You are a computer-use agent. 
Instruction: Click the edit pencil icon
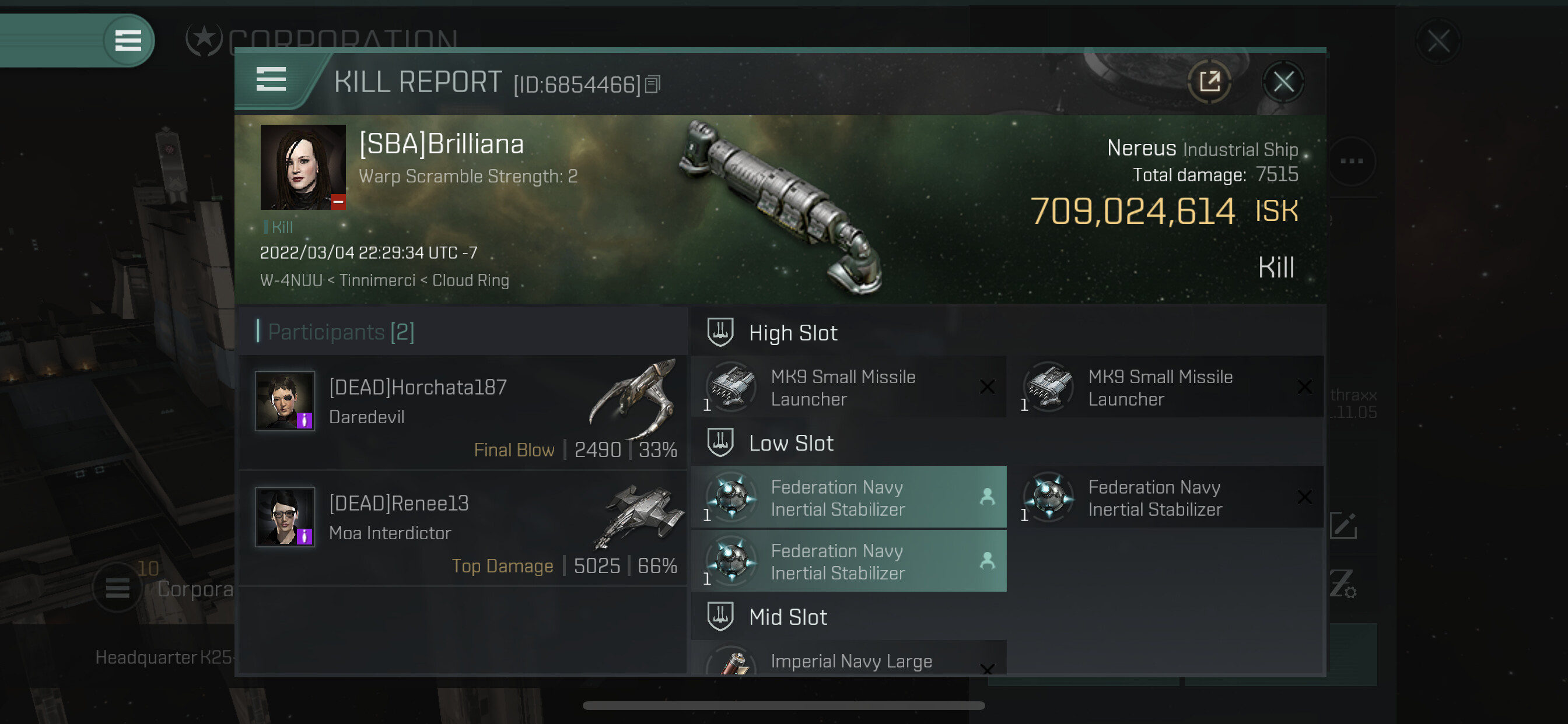(1343, 526)
